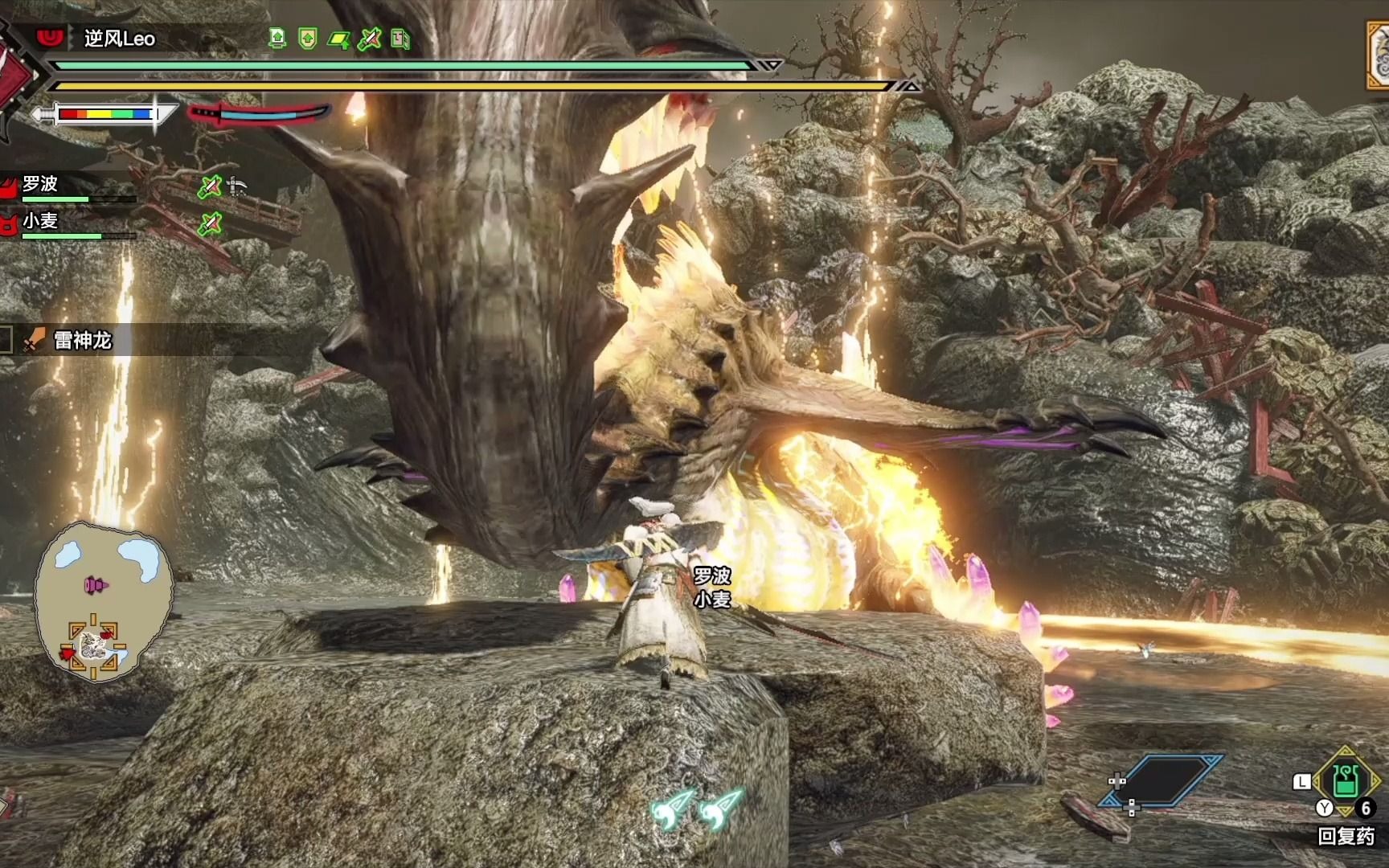Open the 雷神龙 quest target tracker
Screen dimensions: 1389x868
point(82,341)
